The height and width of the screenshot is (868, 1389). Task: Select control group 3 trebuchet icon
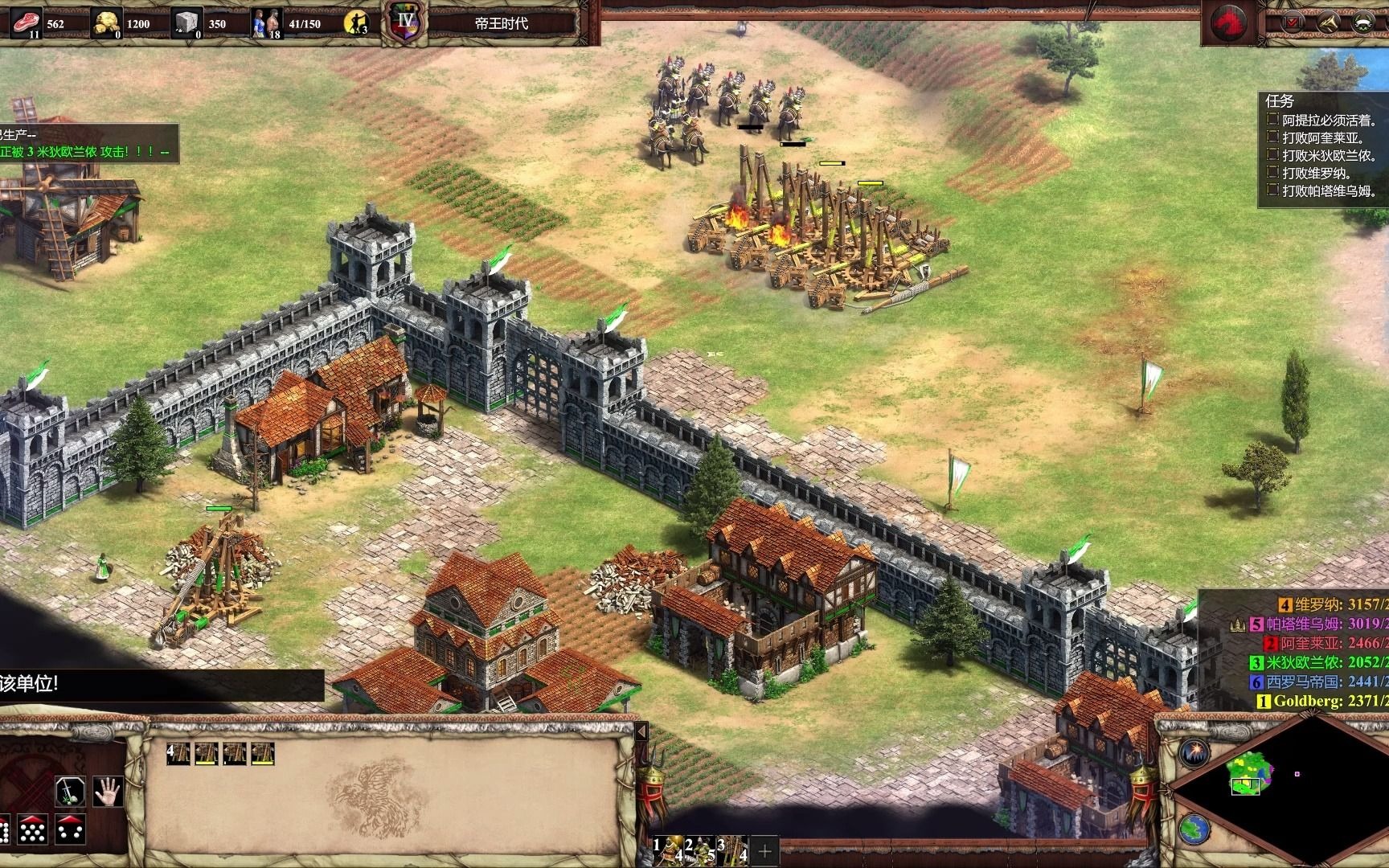pyautogui.click(x=733, y=850)
